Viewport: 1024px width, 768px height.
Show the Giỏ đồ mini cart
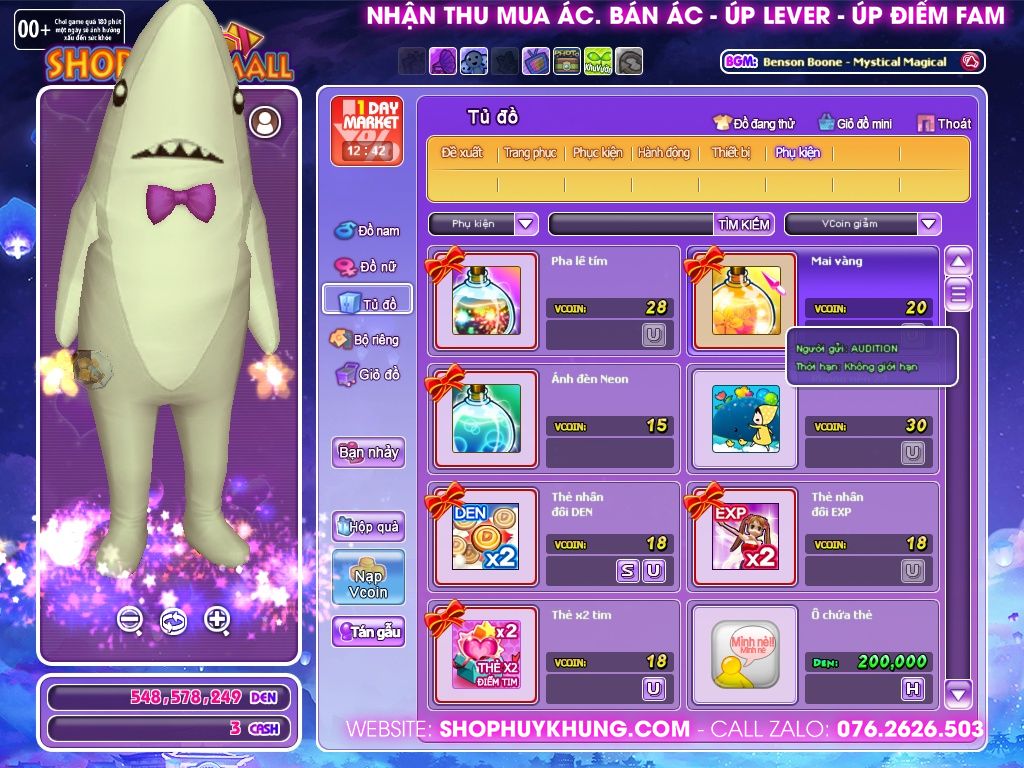(855, 123)
